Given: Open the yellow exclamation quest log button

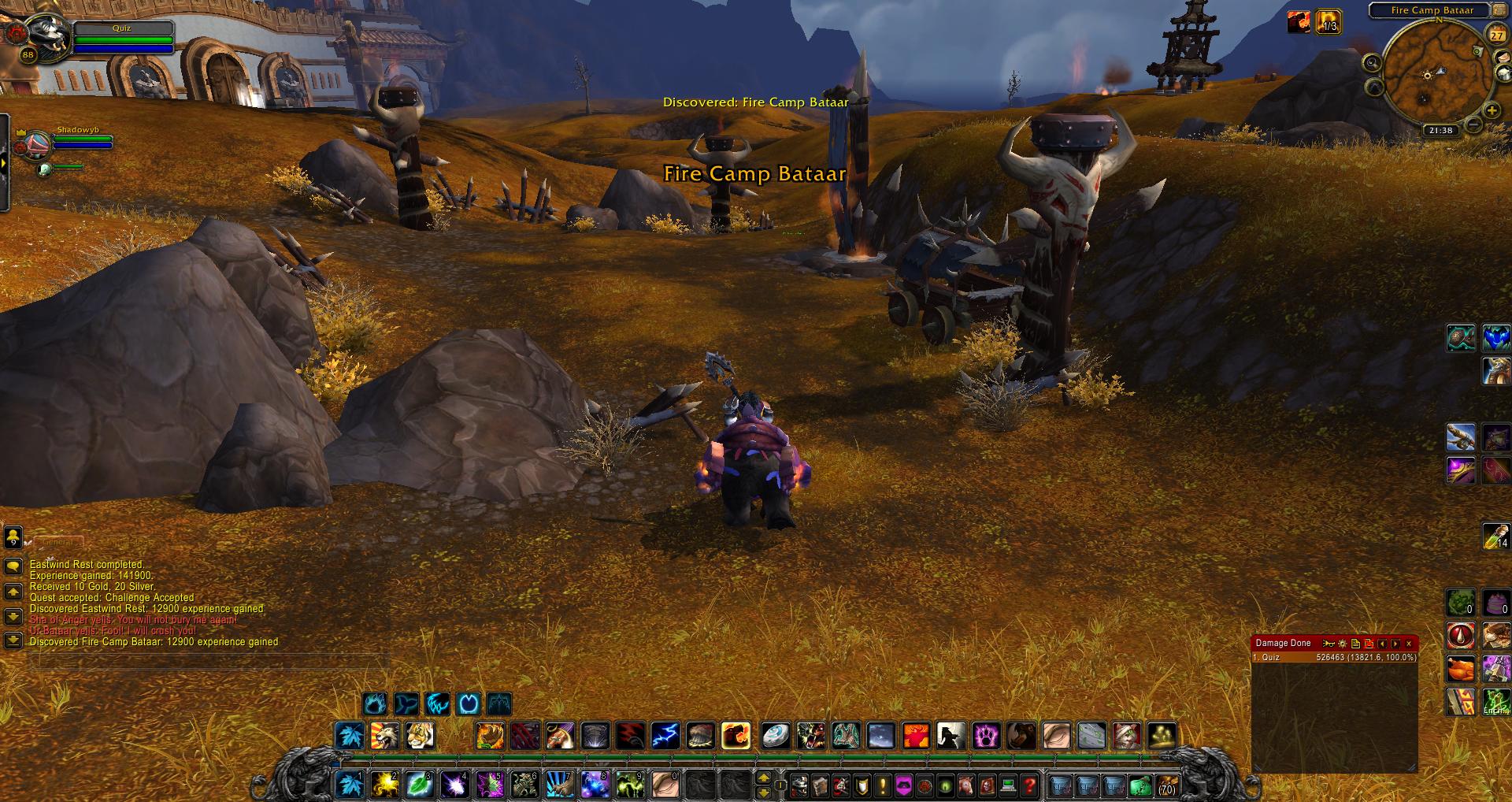Looking at the screenshot, I should 883,785.
